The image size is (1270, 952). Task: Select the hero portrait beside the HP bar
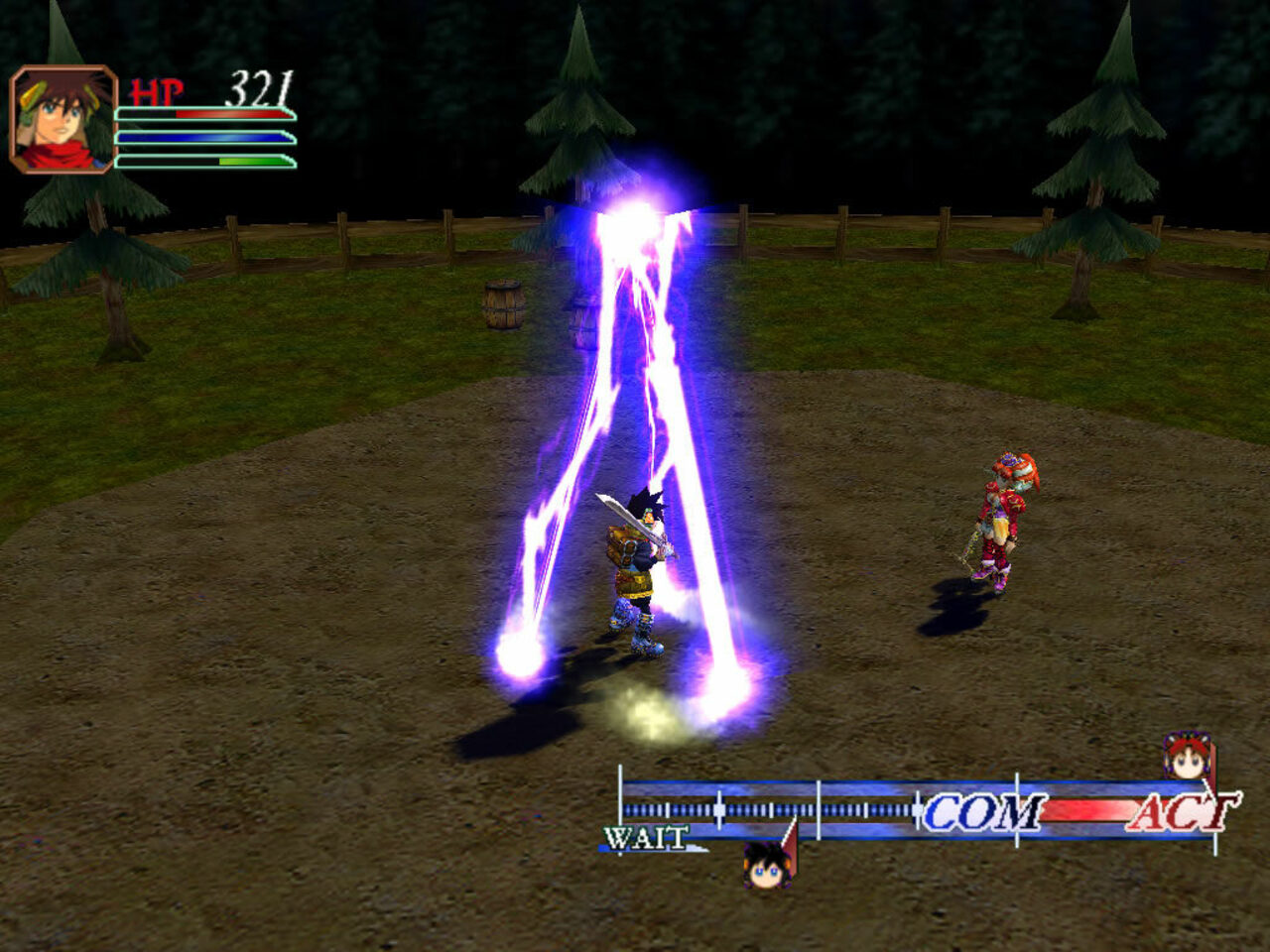63,120
